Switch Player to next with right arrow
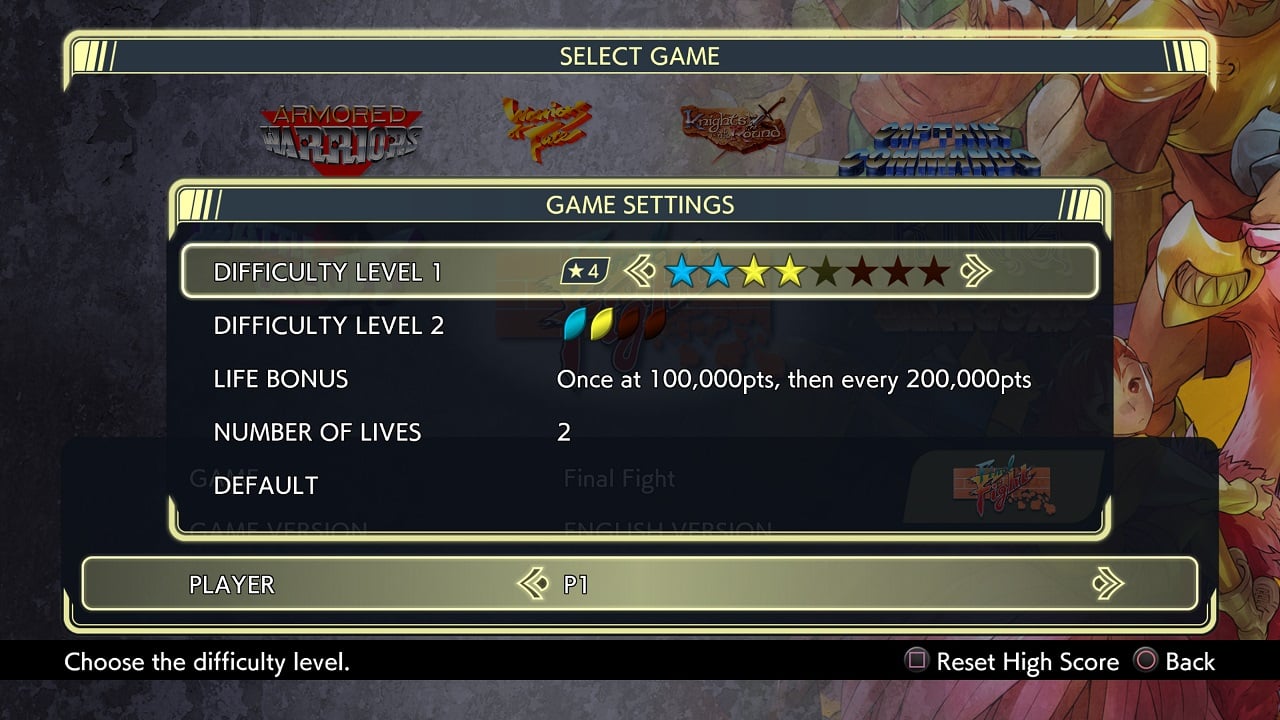 [x=1107, y=583]
